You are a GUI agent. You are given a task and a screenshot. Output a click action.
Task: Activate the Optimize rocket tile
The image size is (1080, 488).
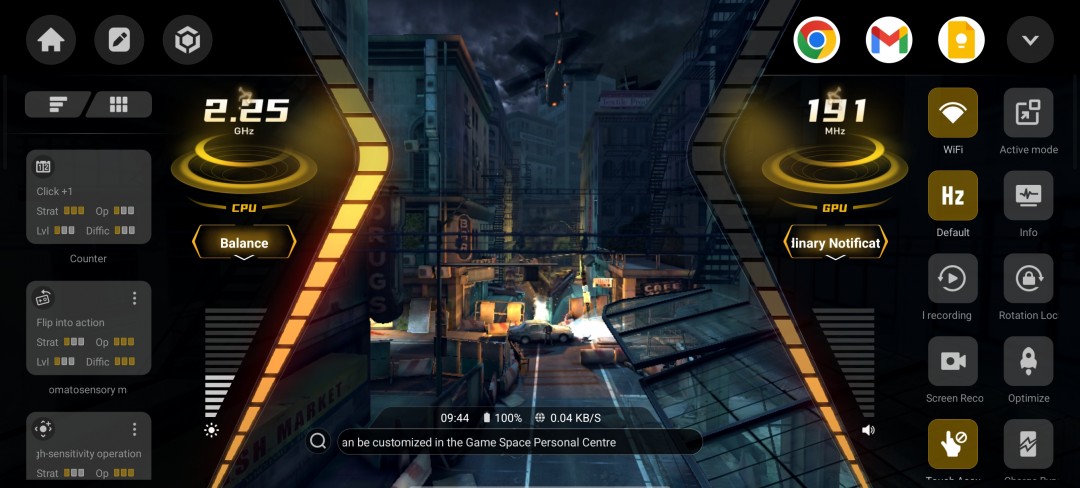tap(1028, 362)
